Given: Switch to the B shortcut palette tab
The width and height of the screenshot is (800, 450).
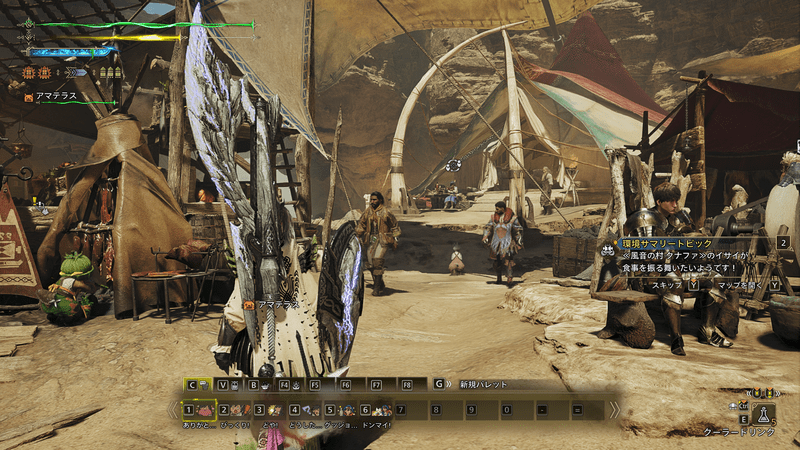Looking at the screenshot, I should tap(258, 384).
